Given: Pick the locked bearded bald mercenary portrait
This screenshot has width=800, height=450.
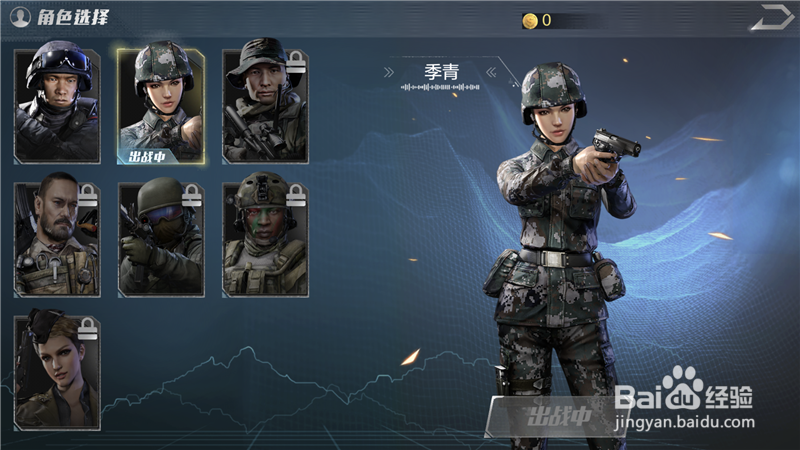Looking at the screenshot, I should 57,238.
